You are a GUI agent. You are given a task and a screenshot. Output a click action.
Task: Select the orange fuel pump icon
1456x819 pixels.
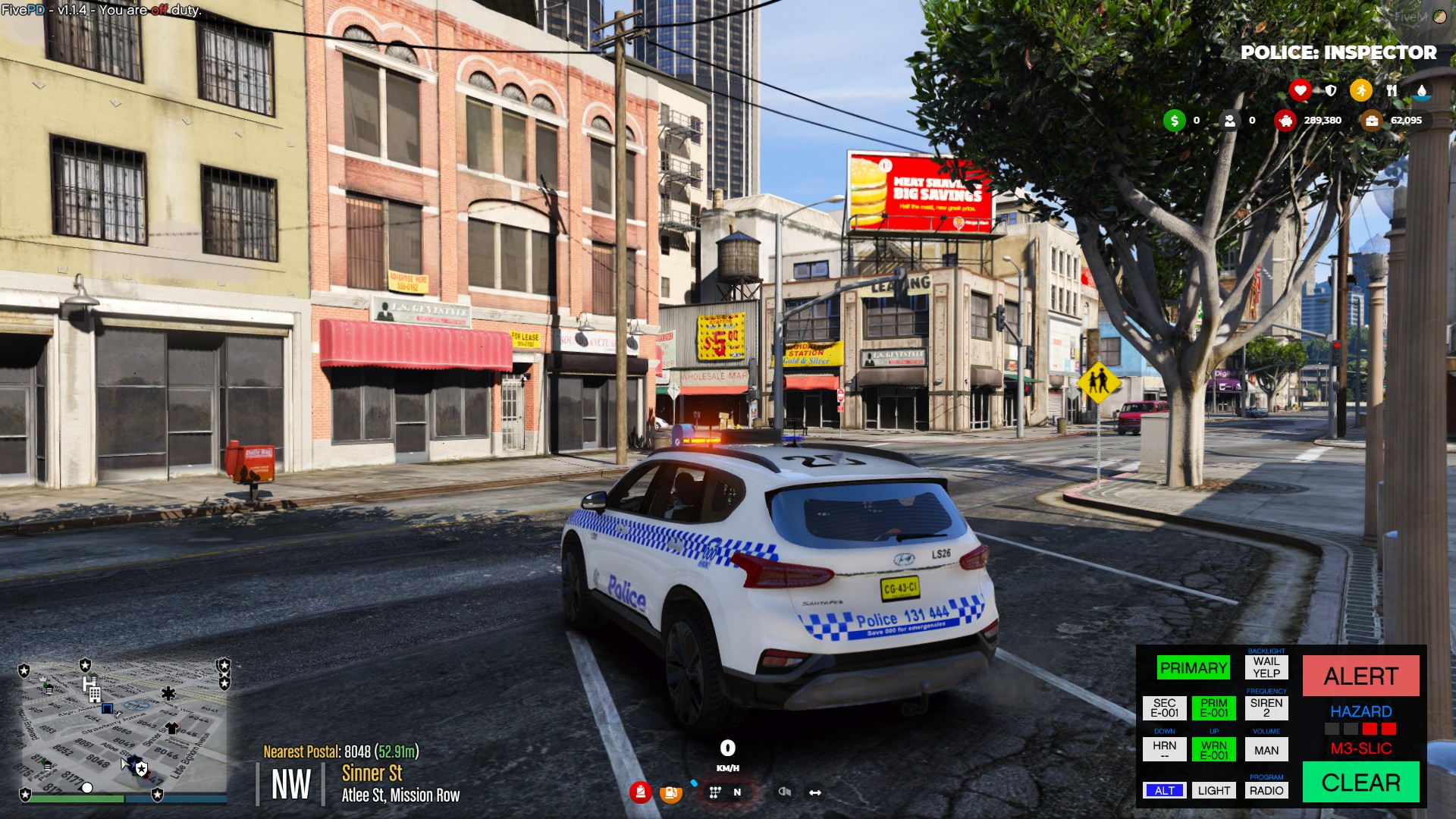(x=671, y=792)
